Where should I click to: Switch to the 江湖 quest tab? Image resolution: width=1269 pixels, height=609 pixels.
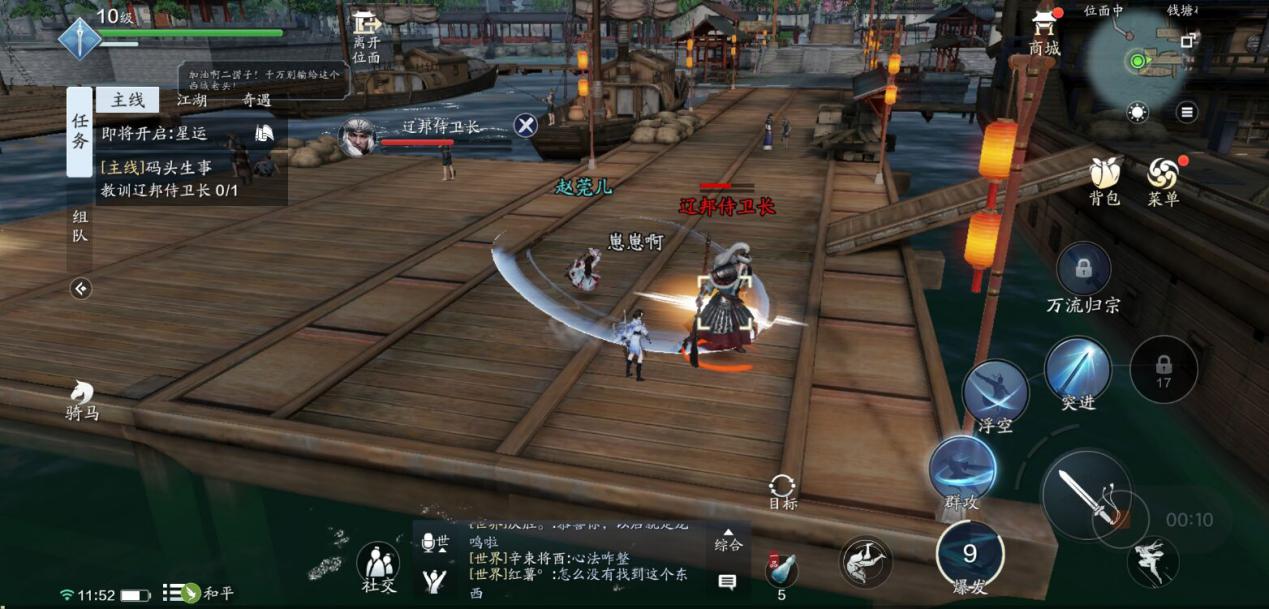pyautogui.click(x=192, y=100)
